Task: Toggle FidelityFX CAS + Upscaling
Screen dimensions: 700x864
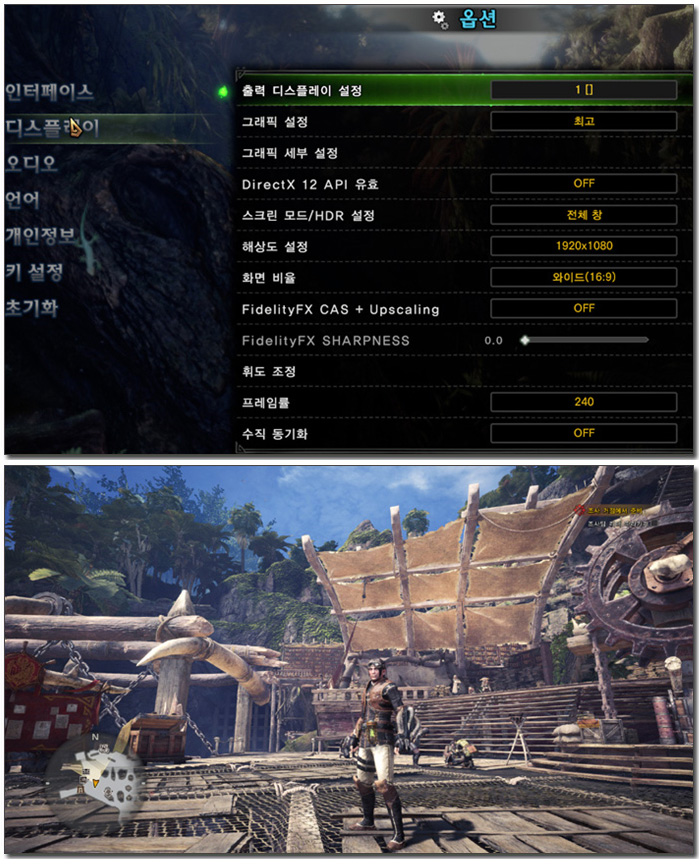Action: (583, 308)
